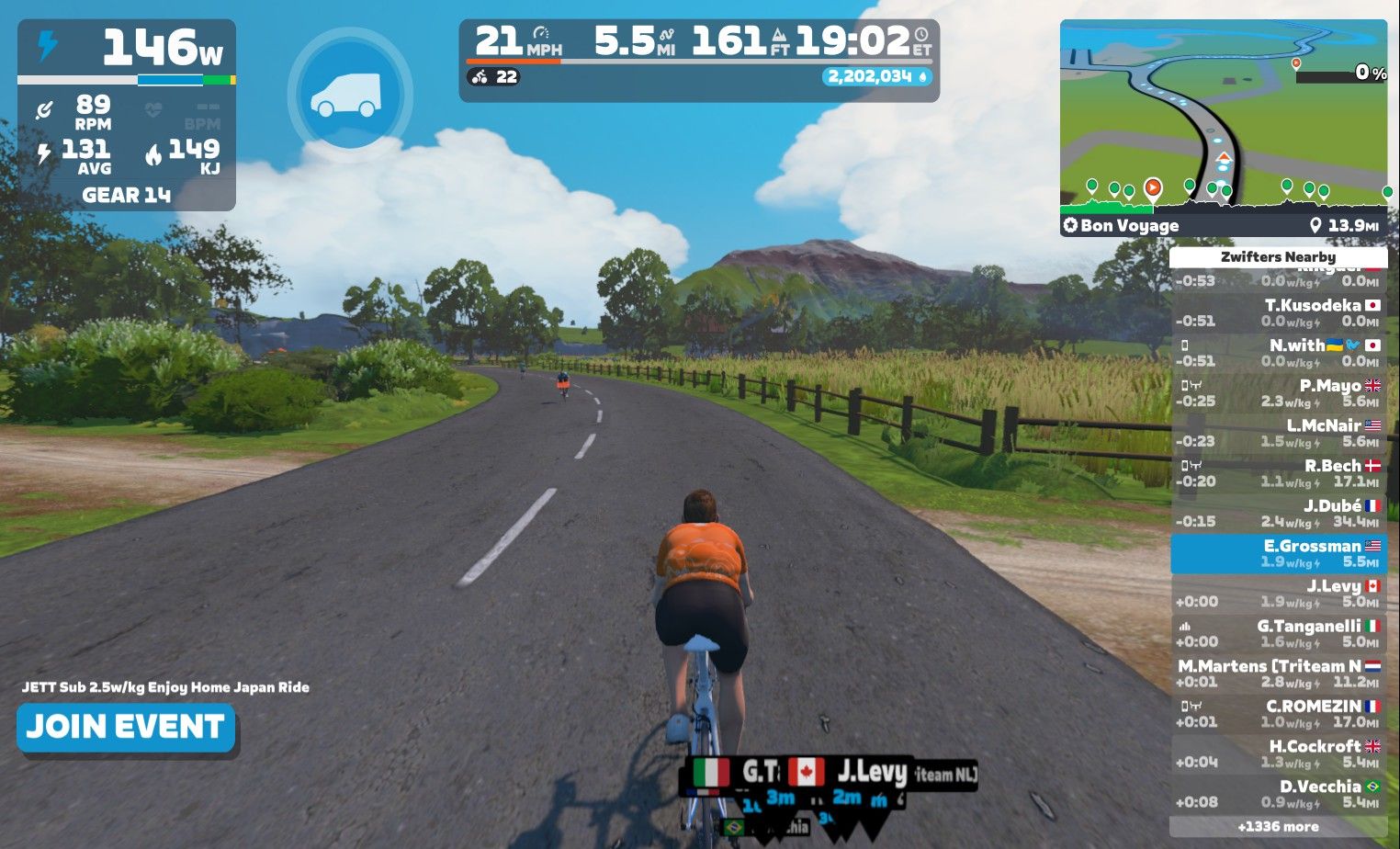
Task: Select H.Cockroft in the nearby list
Action: tap(1279, 753)
